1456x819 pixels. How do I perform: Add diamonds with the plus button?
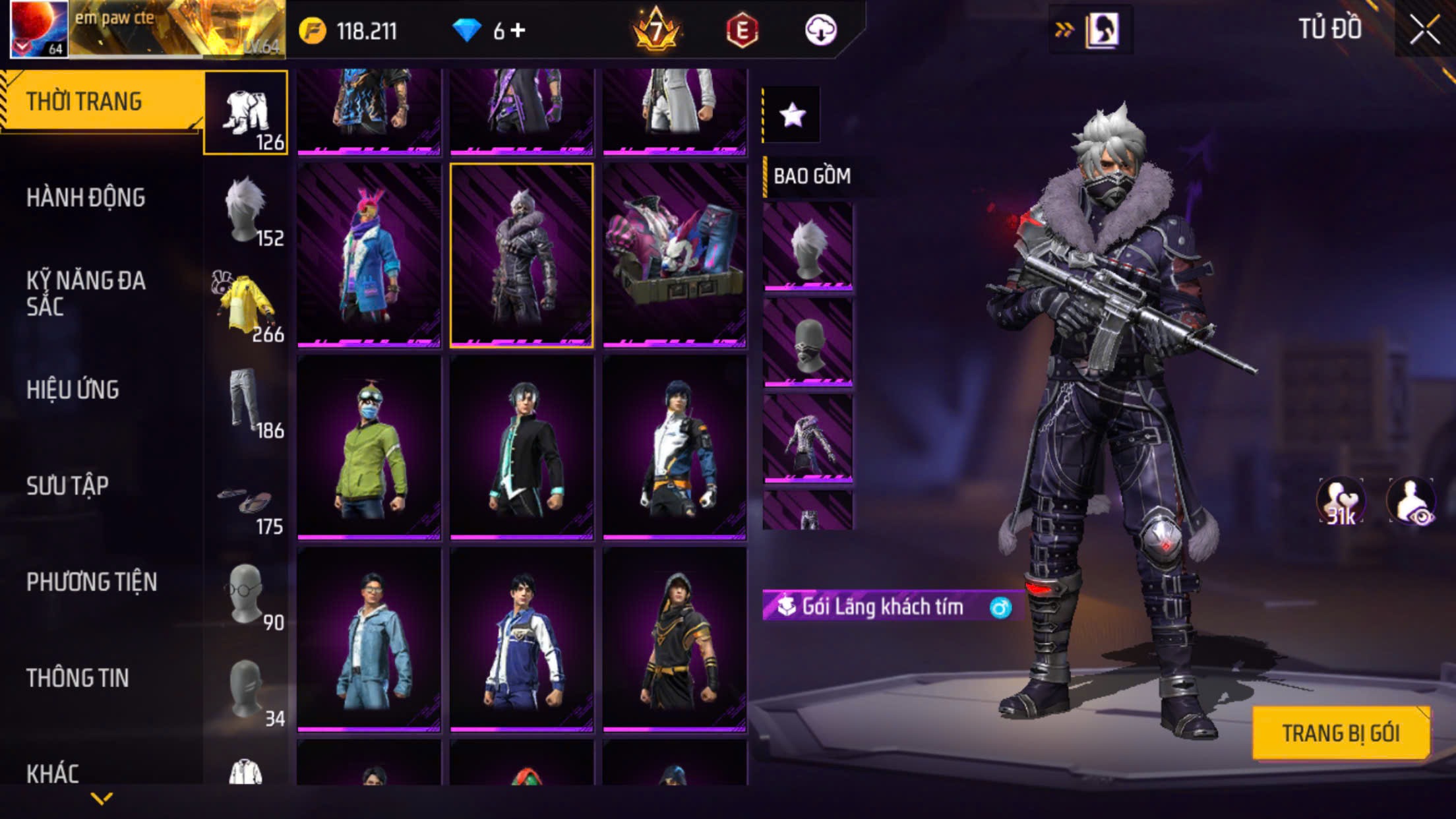tap(518, 30)
